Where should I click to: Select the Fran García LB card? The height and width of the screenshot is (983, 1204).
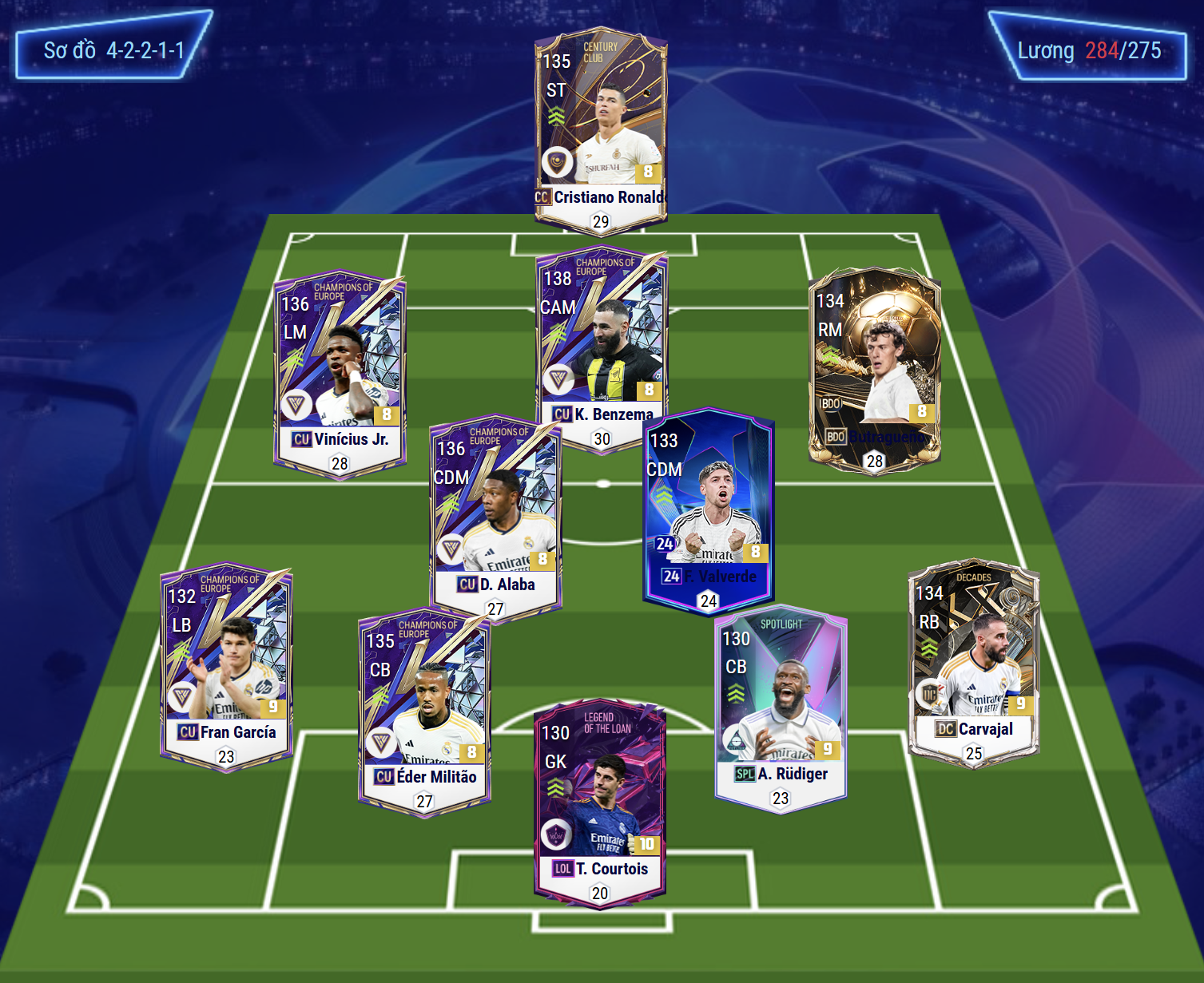pos(226,663)
